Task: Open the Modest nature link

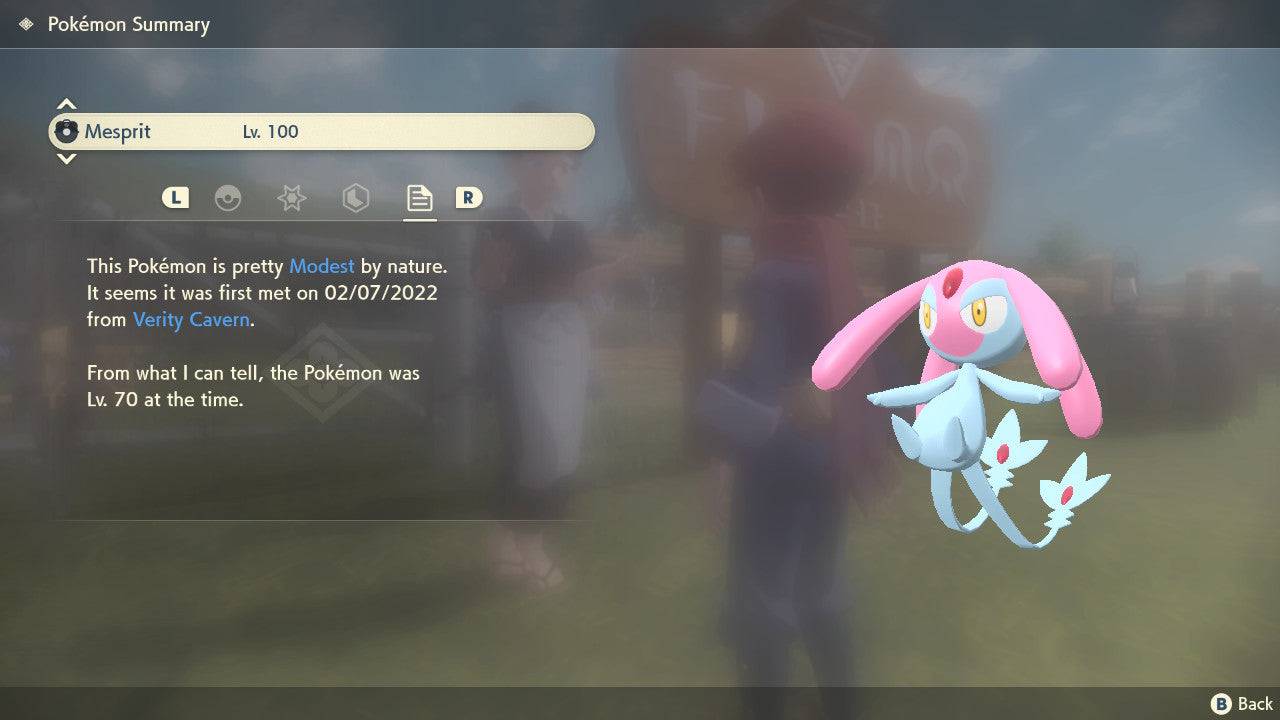Action: coord(321,266)
